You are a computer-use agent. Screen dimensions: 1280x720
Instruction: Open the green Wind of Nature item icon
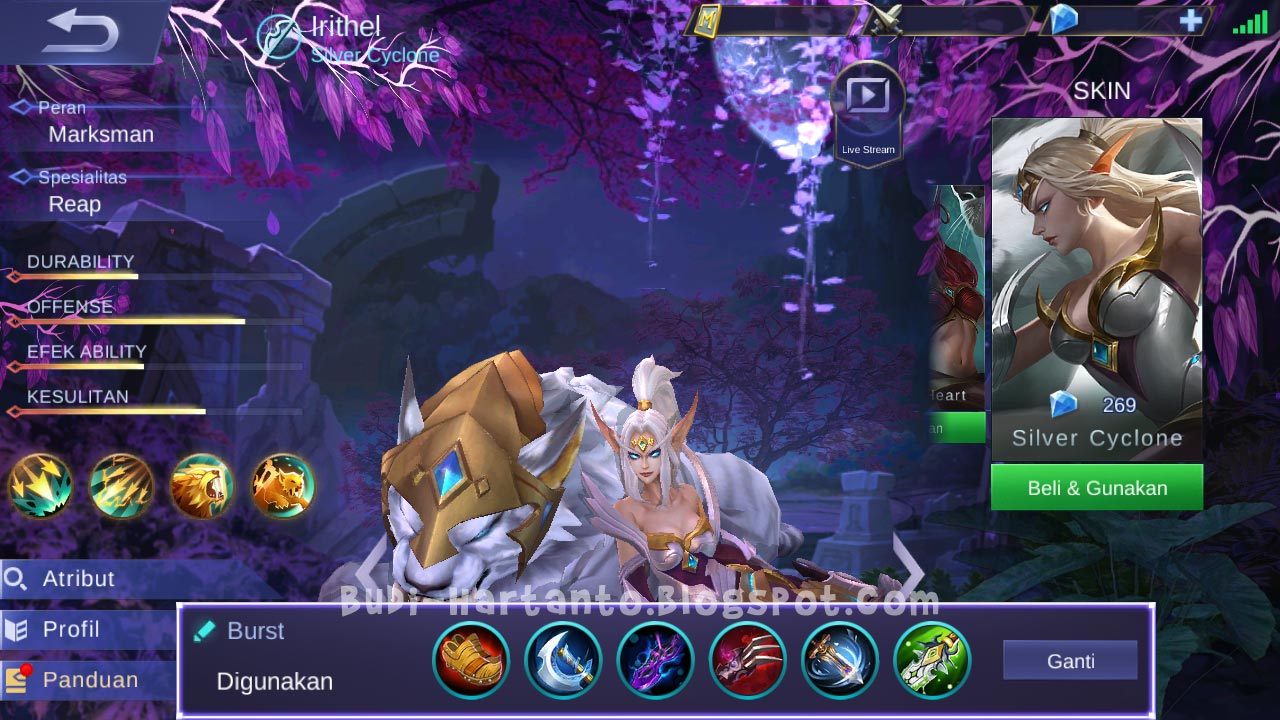pos(932,660)
